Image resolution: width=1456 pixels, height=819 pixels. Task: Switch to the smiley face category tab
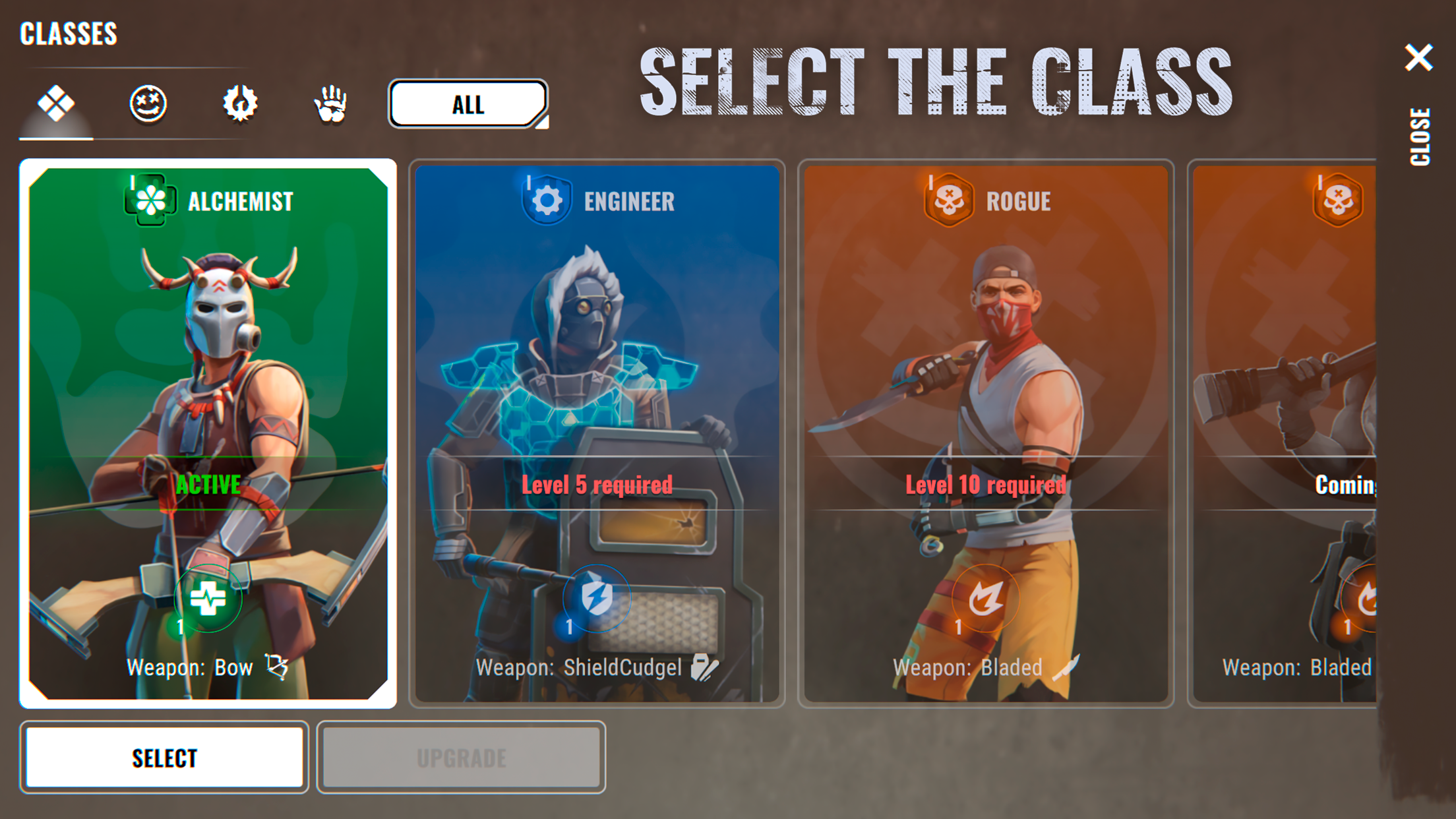[x=148, y=104]
